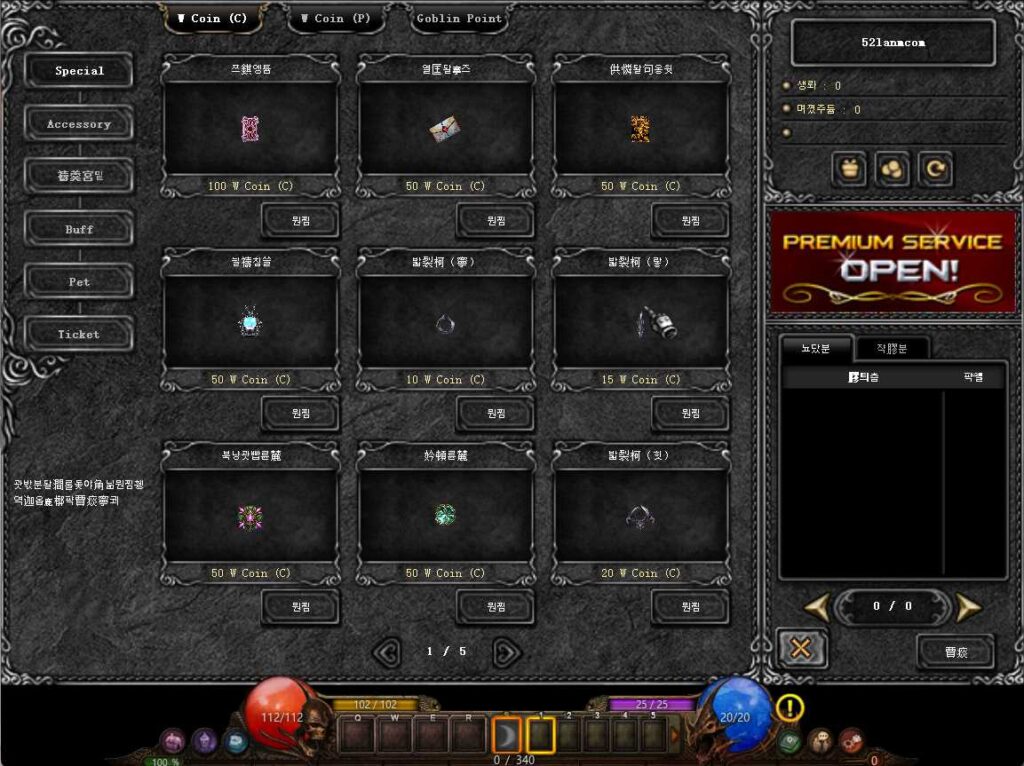
Task: Buy the 100 W Coin pink card item
Action: pyautogui.click(x=300, y=220)
